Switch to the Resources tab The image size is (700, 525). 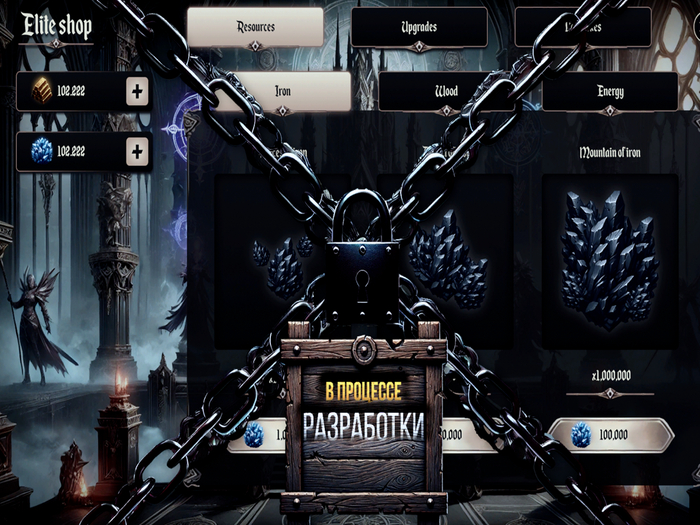click(x=255, y=27)
